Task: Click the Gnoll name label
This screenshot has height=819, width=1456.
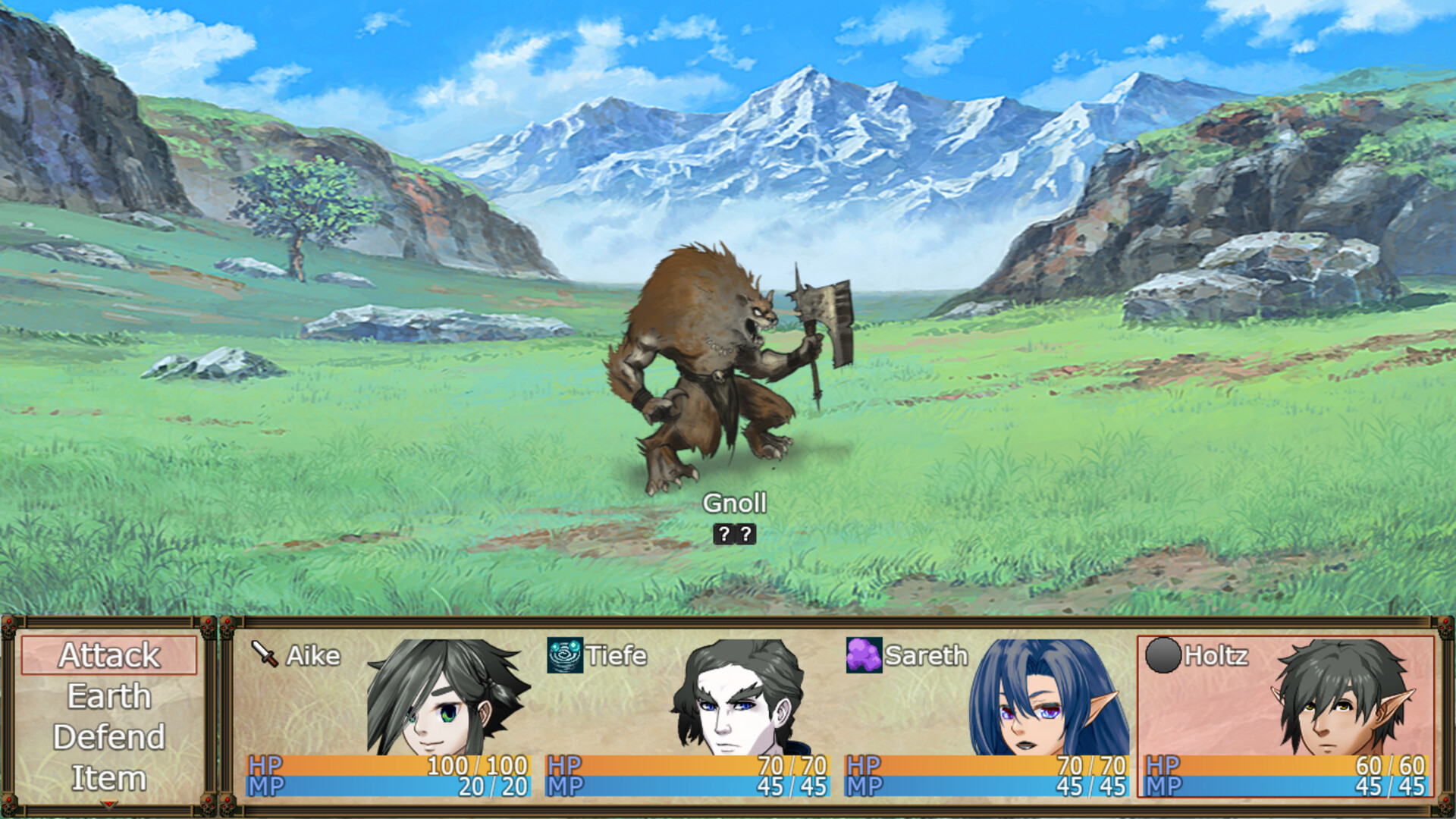Action: pos(736,503)
